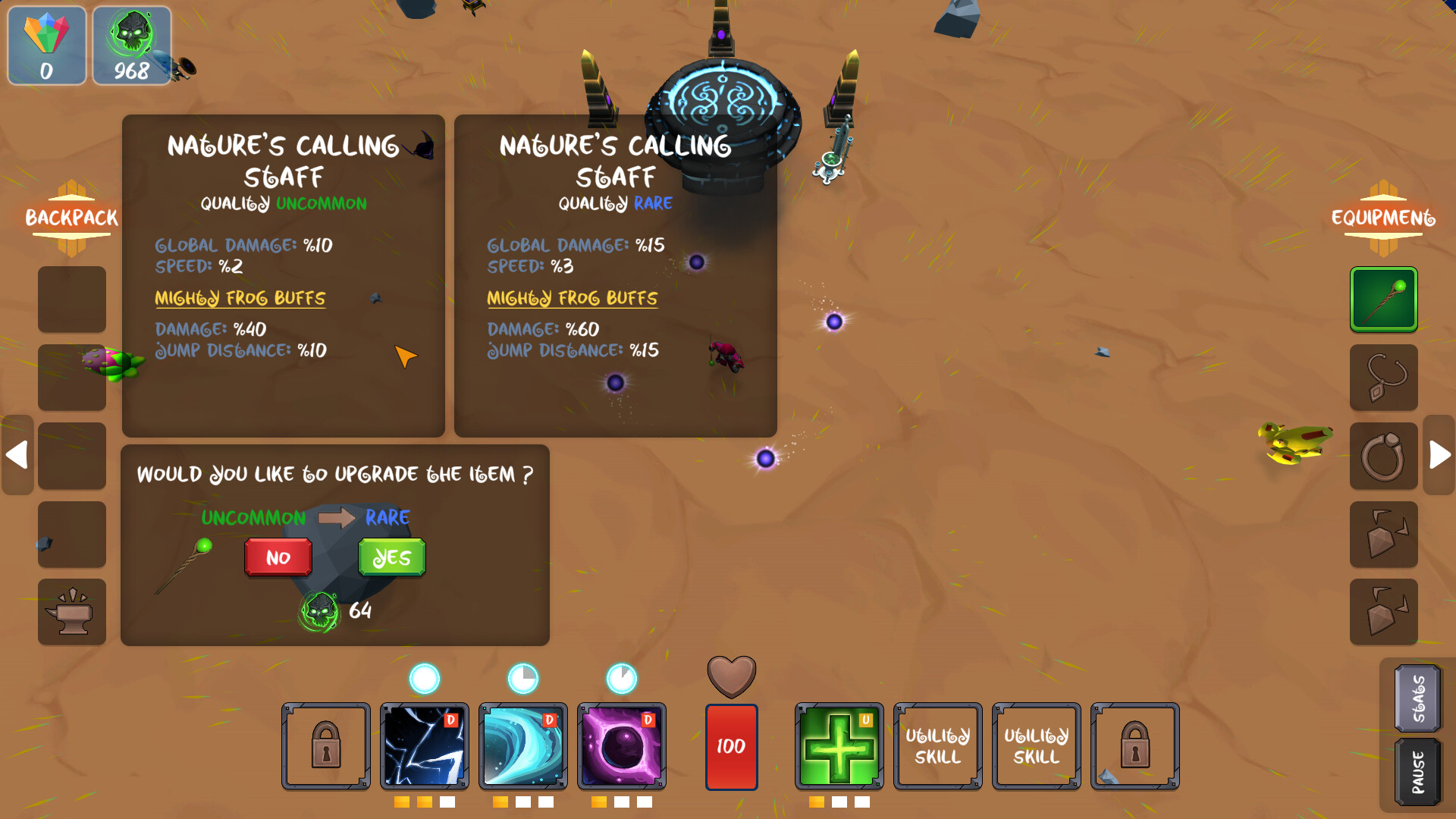Viewport: 1456px width, 819px height.
Task: Use the green cross healing utility skill
Action: [838, 746]
